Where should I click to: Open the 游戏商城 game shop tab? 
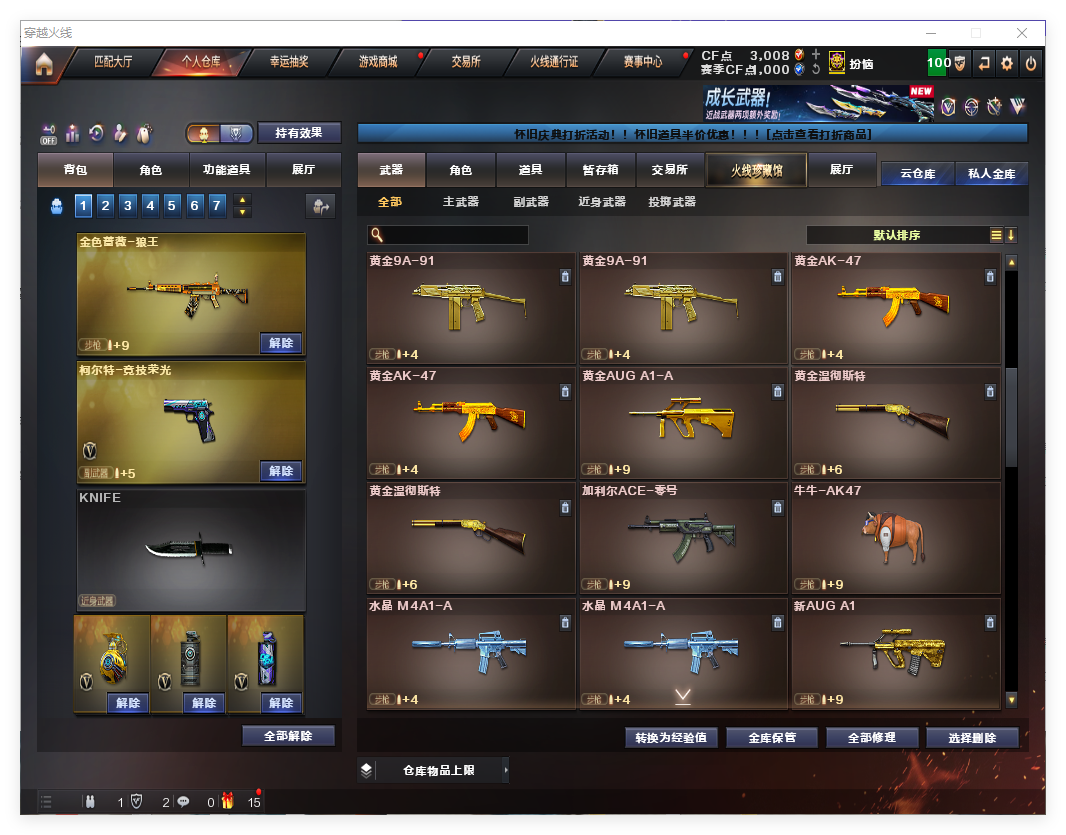[378, 62]
